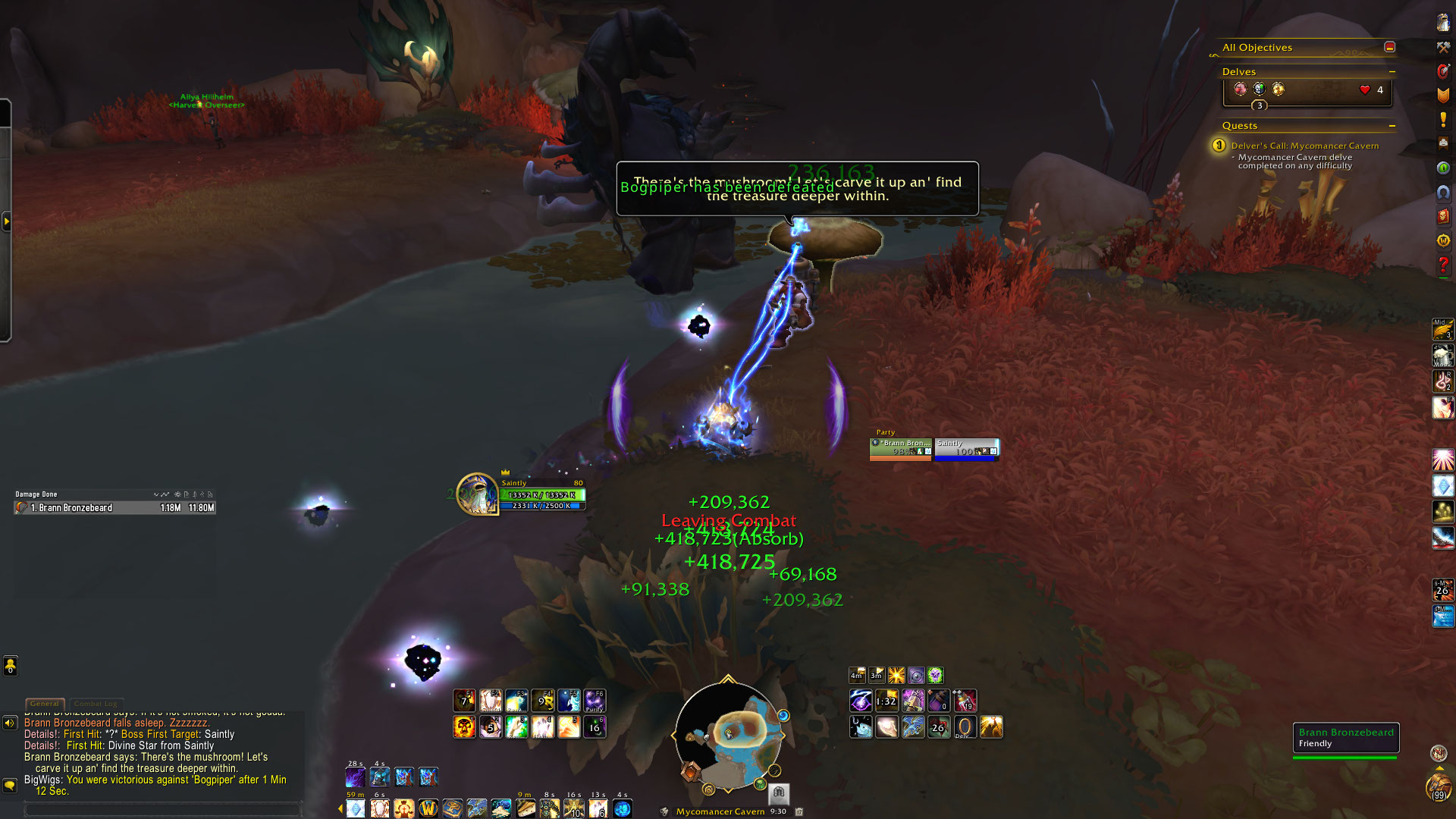Screen dimensions: 1456x819
Task: Open the Delver's Call: Mycomancer Cavern quest
Action: click(1304, 146)
